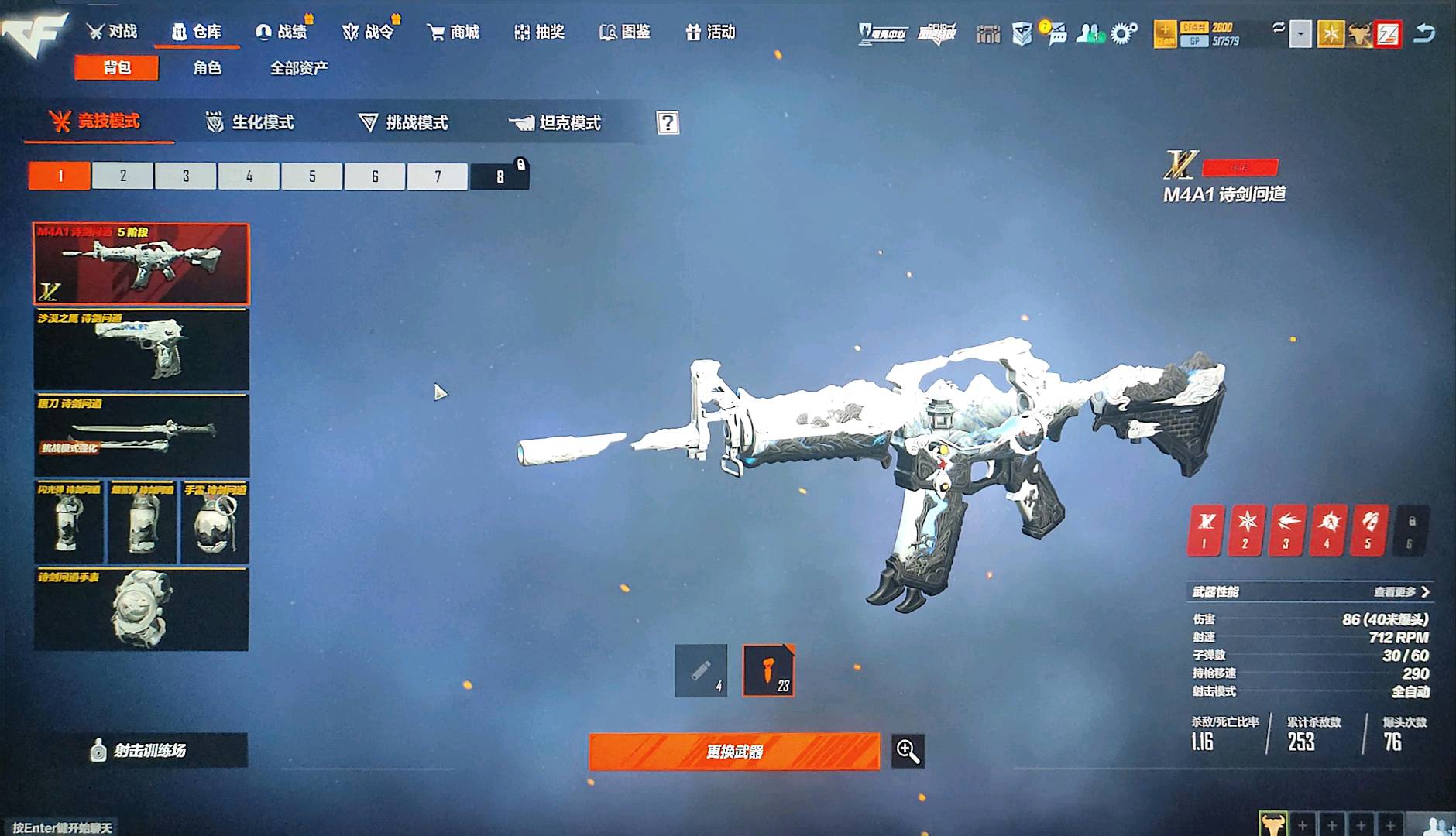Open the gear settings icon
Image resolution: width=1456 pixels, height=836 pixels.
click(x=1123, y=33)
